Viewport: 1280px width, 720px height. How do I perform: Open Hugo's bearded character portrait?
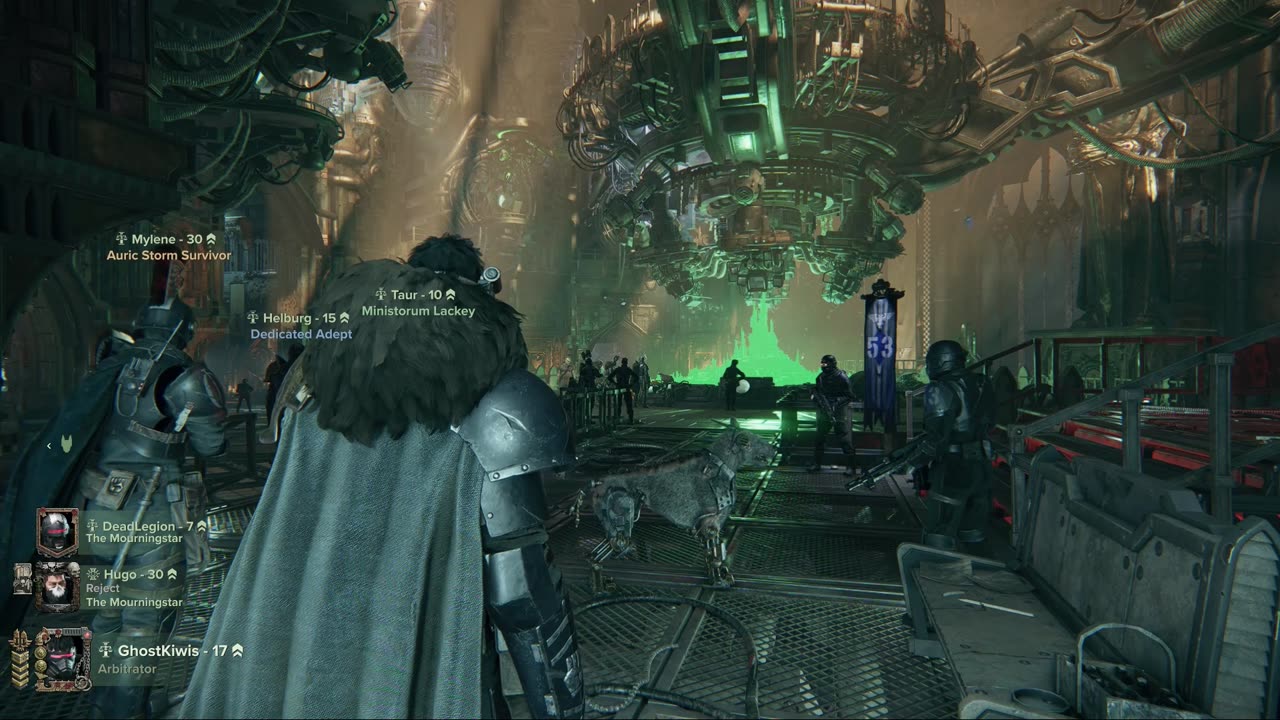[x=57, y=586]
